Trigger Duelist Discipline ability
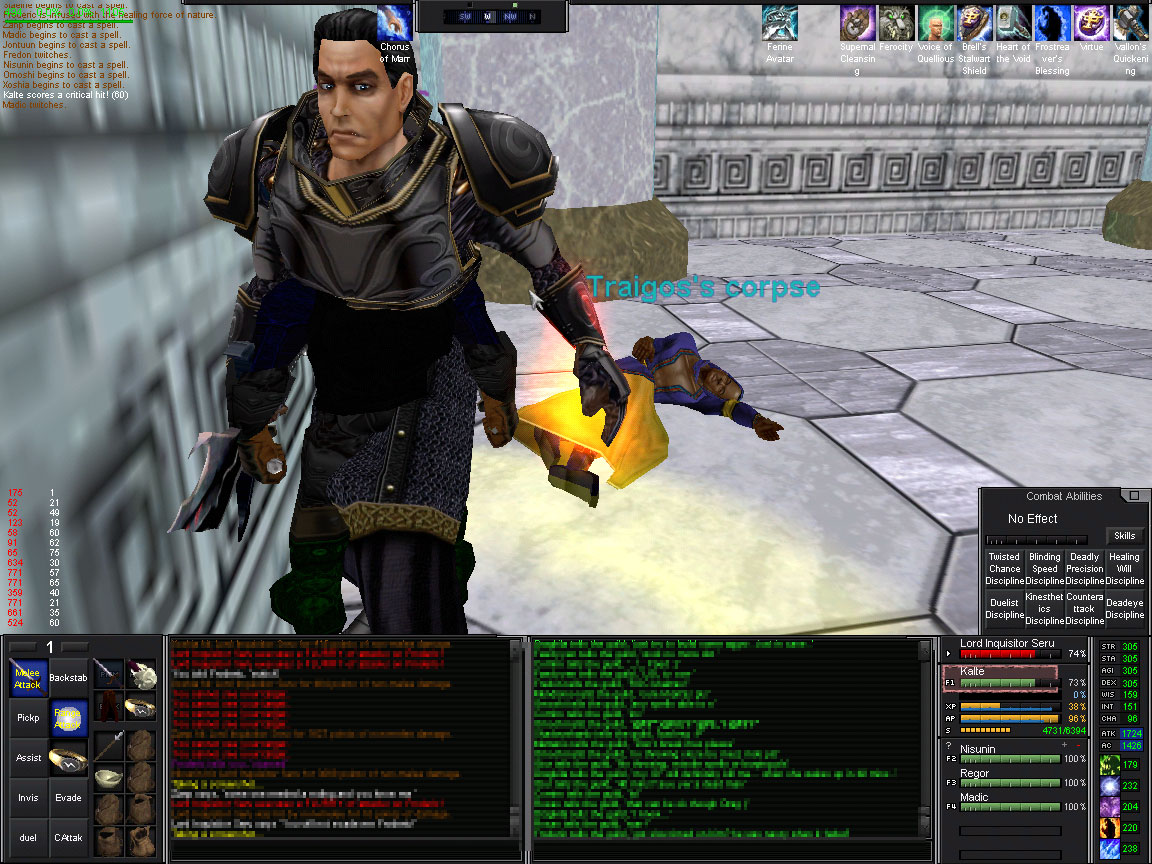Viewport: 1152px width, 864px height. coord(1004,608)
